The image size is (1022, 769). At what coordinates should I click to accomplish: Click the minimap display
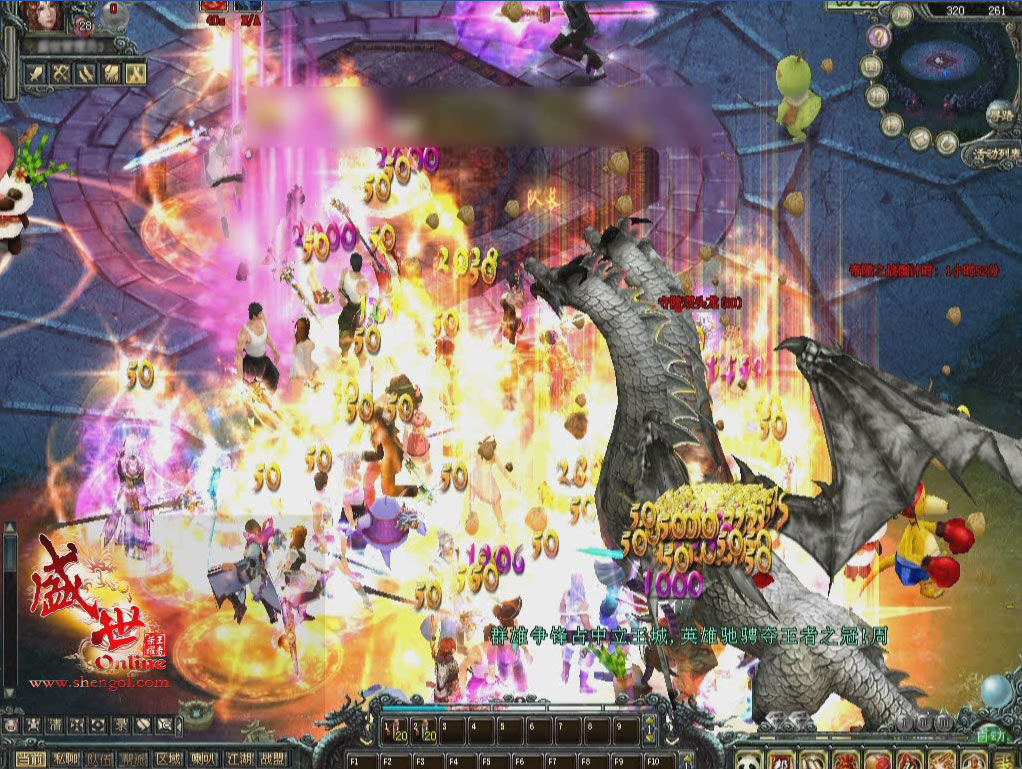pyautogui.click(x=940, y=65)
